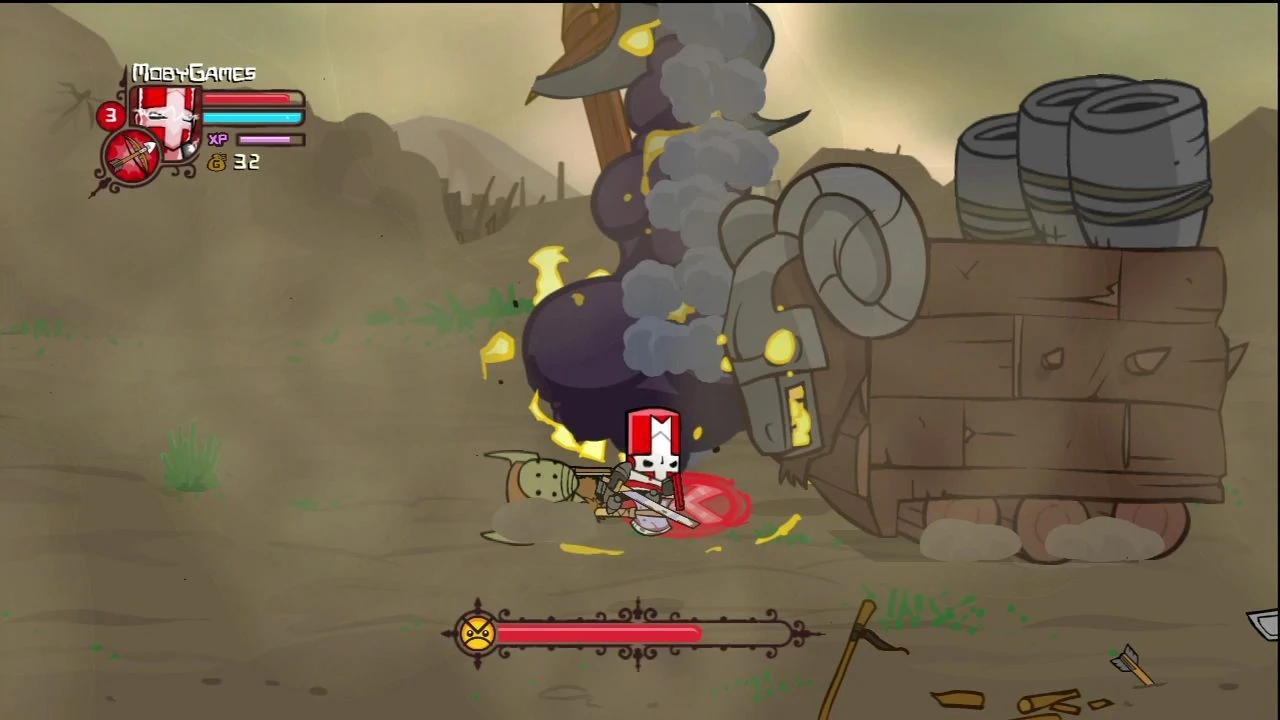
Task: Click the gold amount showing 32
Action: pyautogui.click(x=247, y=163)
